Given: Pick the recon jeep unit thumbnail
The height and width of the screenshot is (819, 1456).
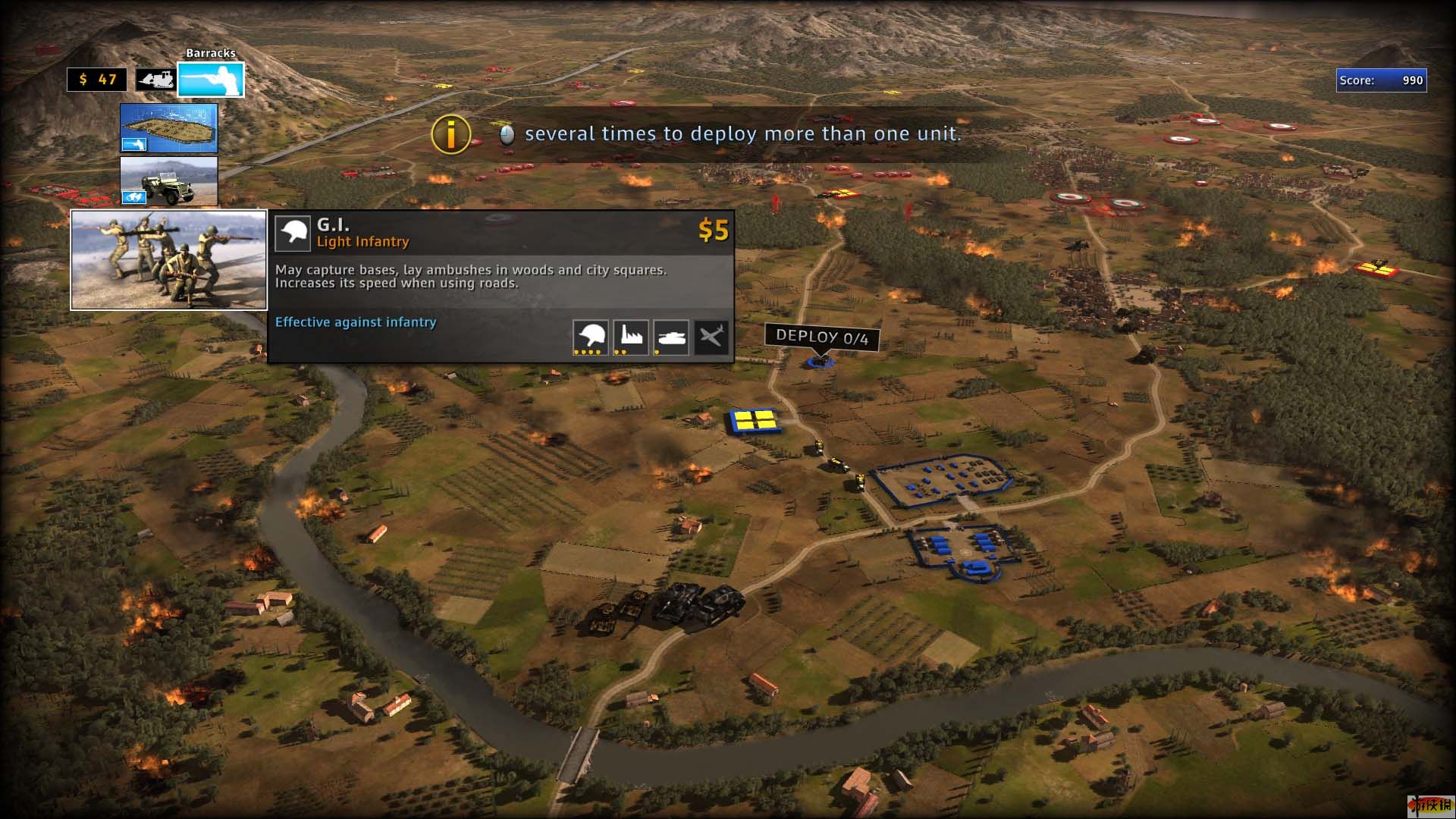Looking at the screenshot, I should point(168,181).
